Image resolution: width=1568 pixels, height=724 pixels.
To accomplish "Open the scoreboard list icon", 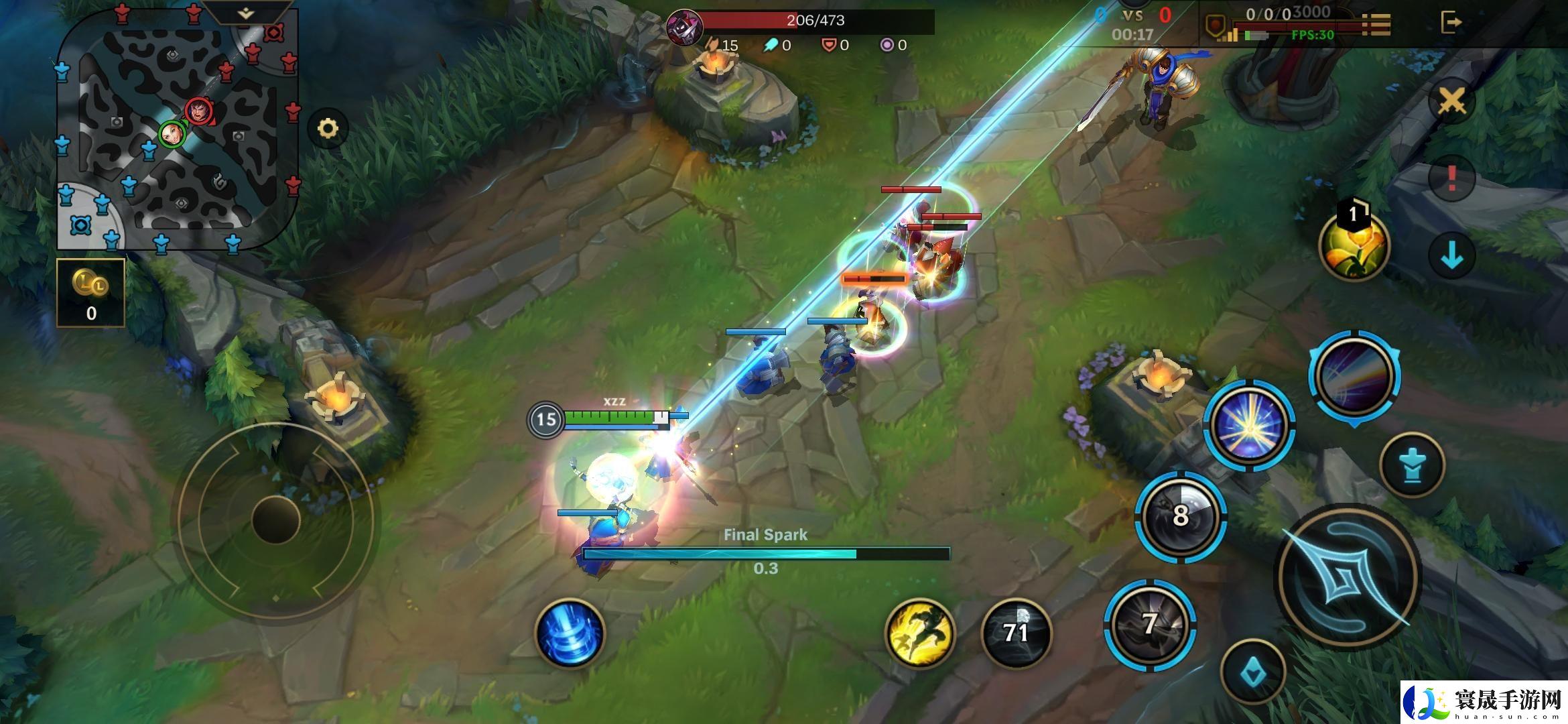I will pyautogui.click(x=1376, y=24).
